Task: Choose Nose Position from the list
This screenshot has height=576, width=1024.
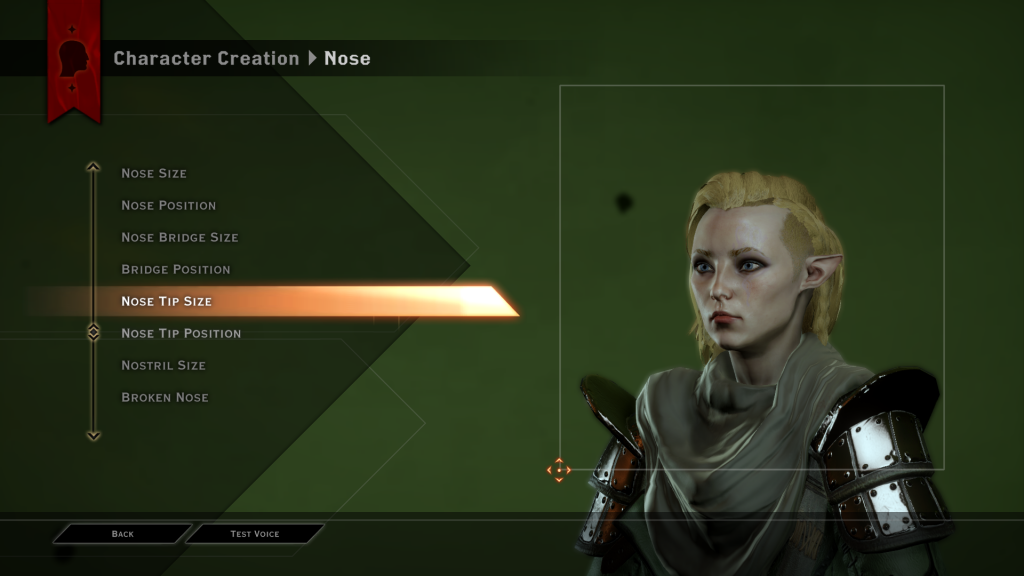Action: [x=168, y=205]
